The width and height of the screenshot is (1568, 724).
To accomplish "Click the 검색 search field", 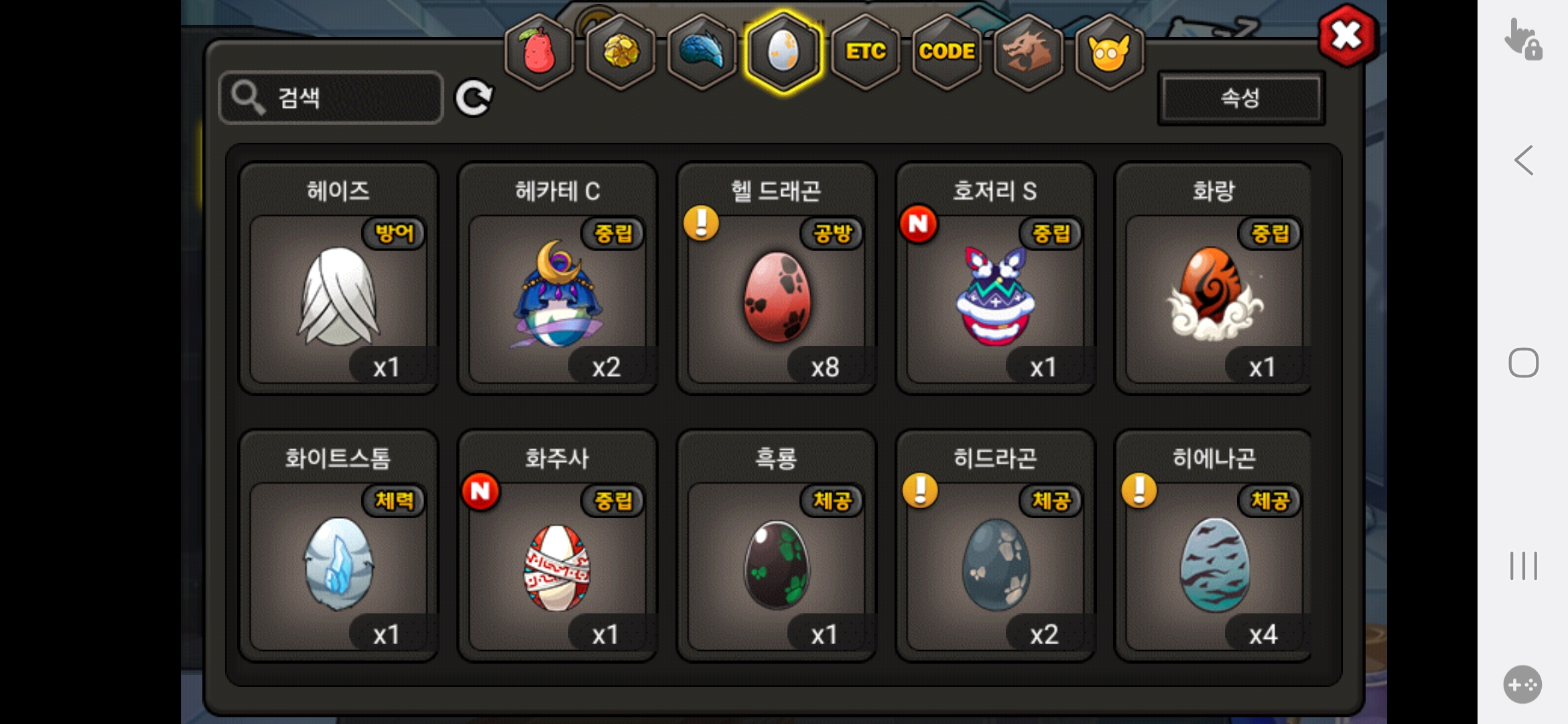I will [331, 98].
